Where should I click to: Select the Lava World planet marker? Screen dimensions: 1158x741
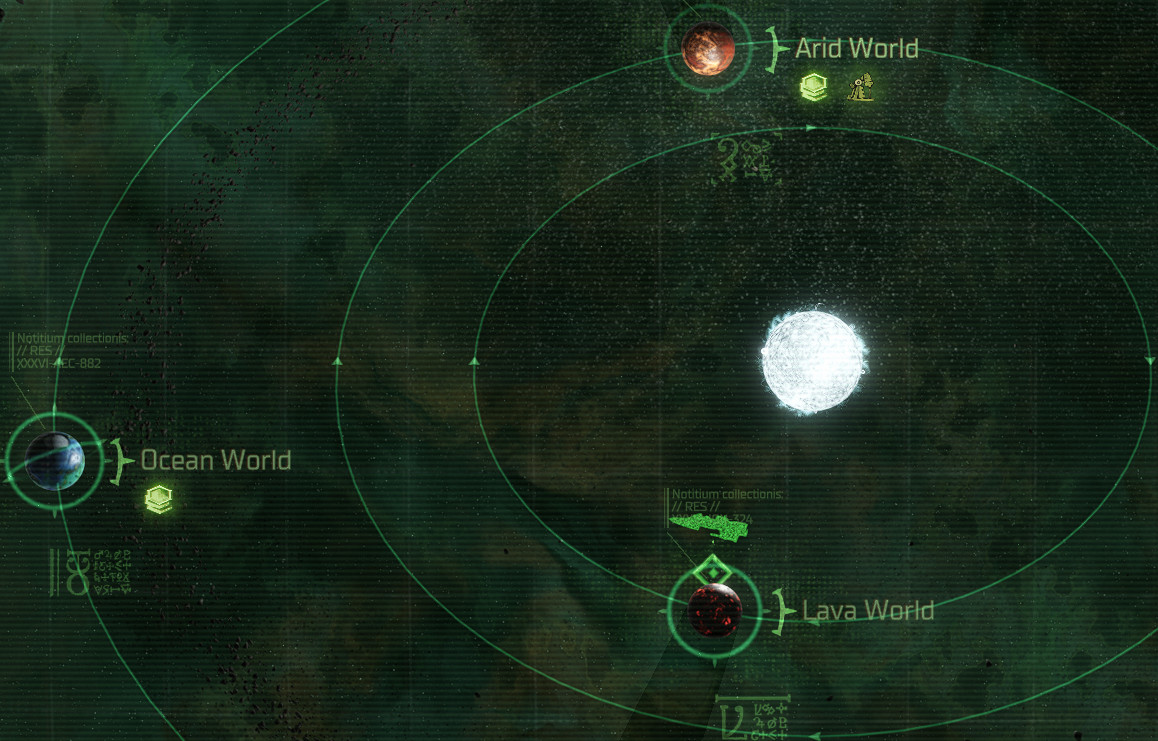point(715,610)
